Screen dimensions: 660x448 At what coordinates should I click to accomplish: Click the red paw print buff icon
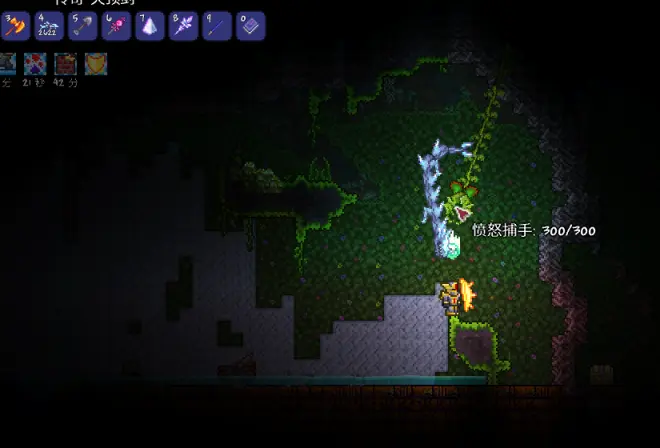[36, 64]
